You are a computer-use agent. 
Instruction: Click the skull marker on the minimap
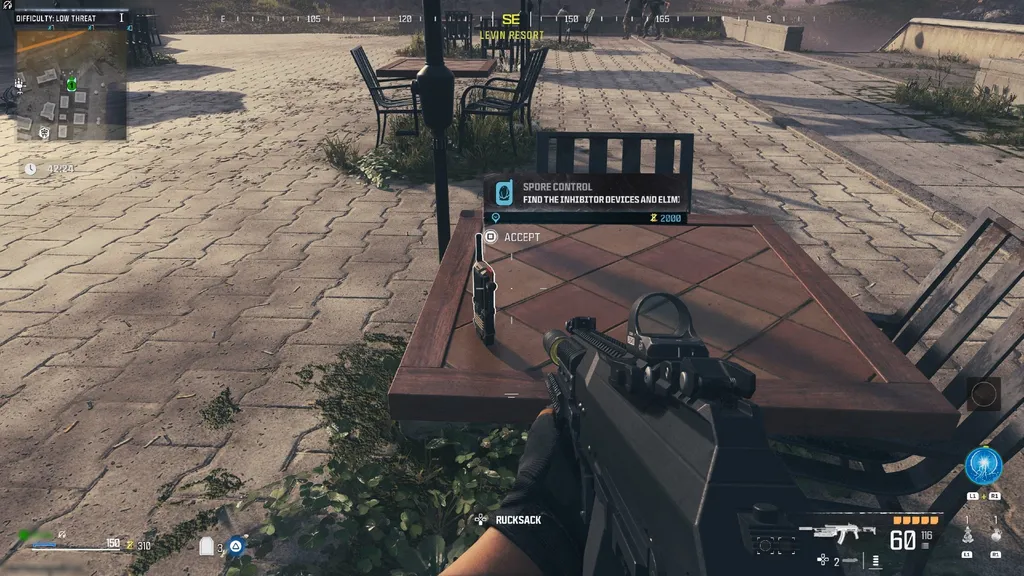44,132
